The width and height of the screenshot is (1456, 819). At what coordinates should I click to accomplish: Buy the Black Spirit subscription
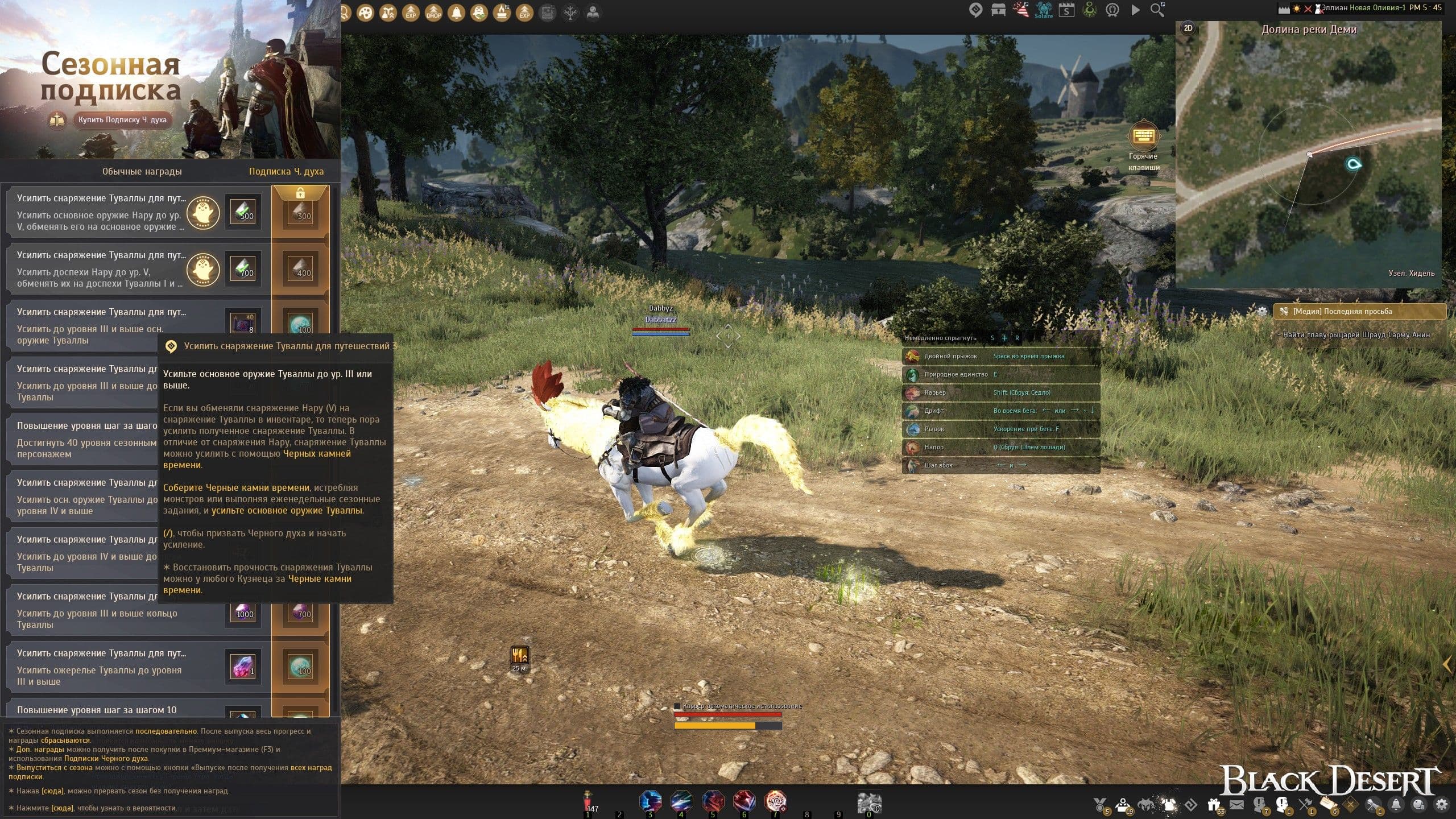pos(122,120)
